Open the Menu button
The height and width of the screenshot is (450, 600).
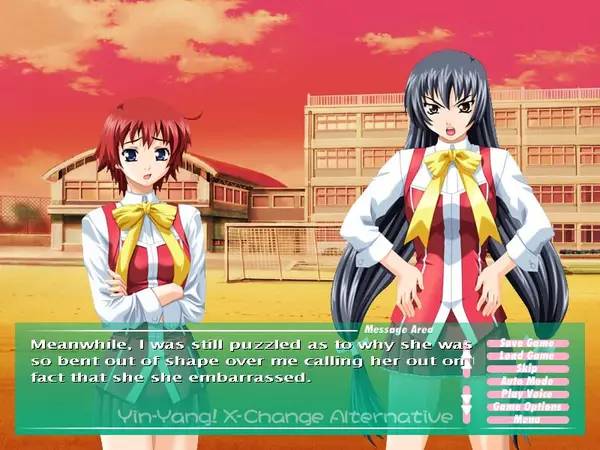(x=527, y=419)
